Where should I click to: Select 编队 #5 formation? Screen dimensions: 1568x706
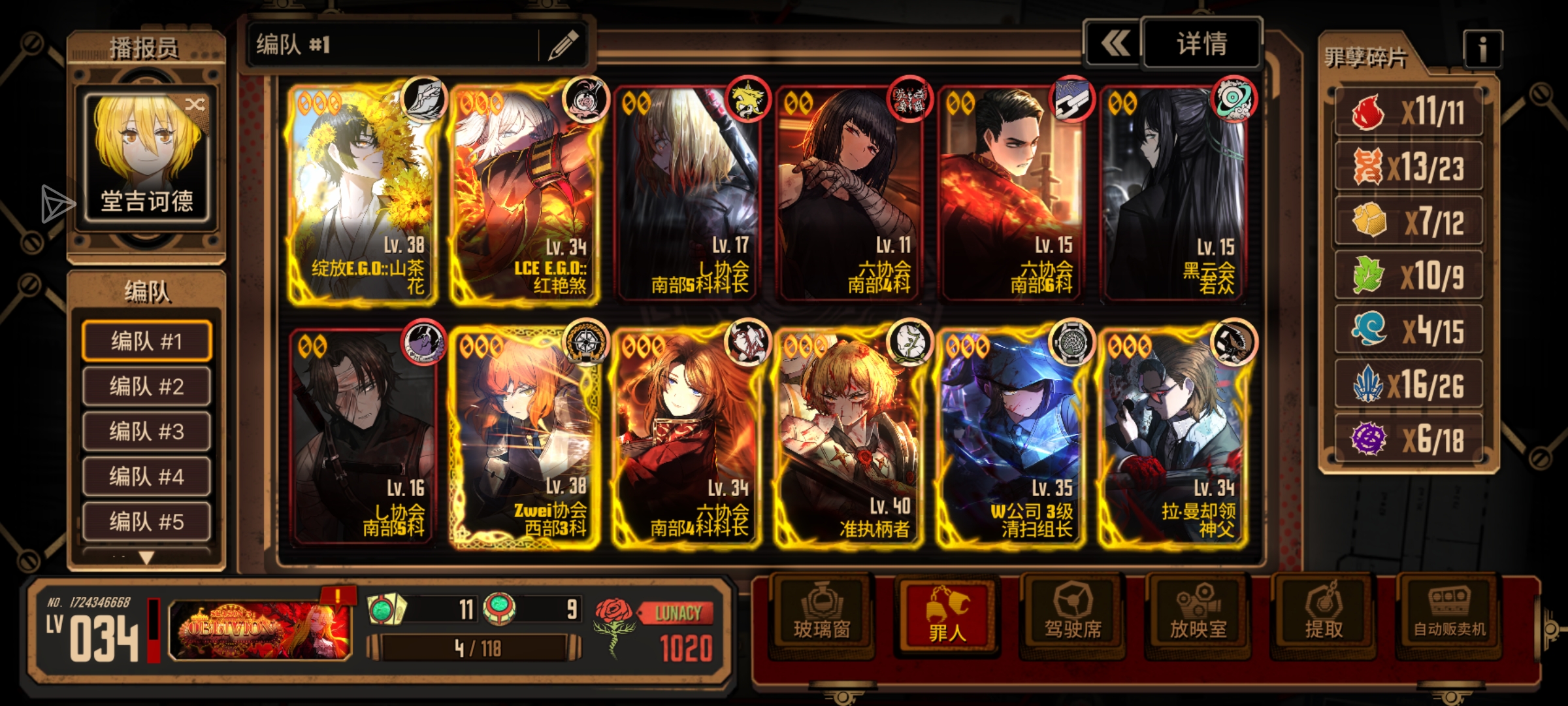(x=146, y=521)
